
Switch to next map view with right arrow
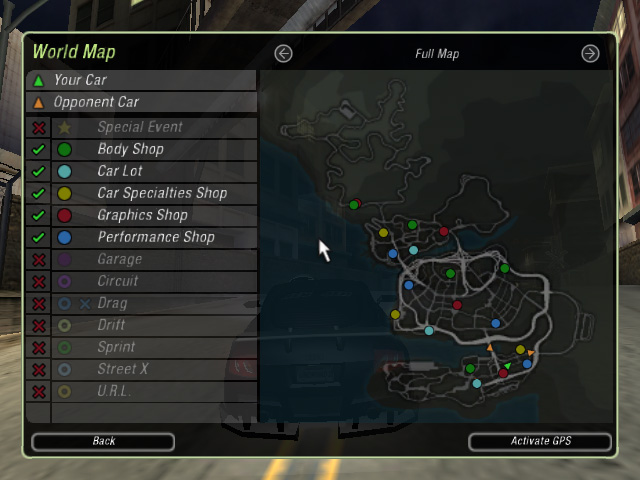590,54
